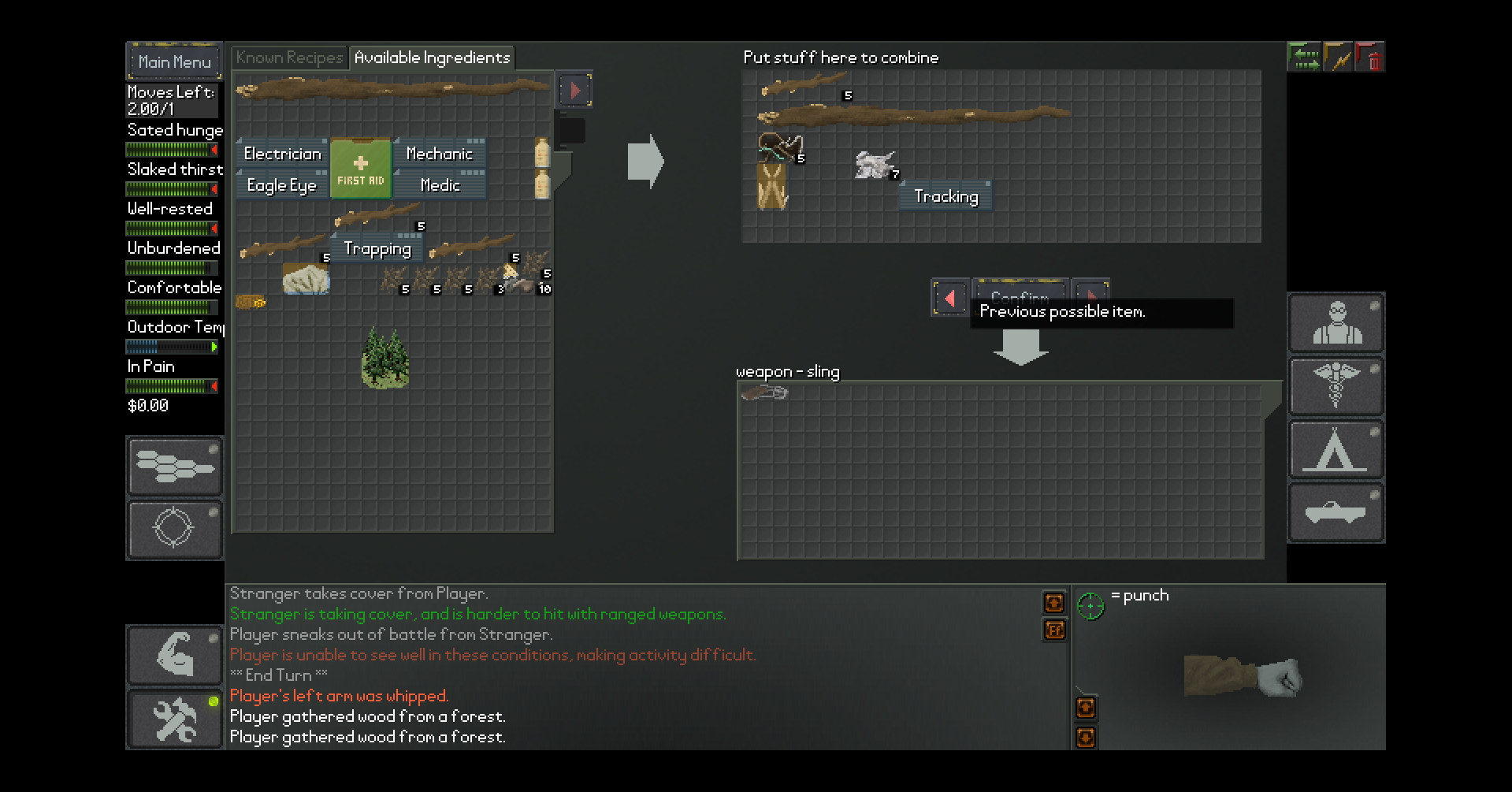Screen dimensions: 1512x792
Task: Open the Main Menu
Action: click(174, 61)
